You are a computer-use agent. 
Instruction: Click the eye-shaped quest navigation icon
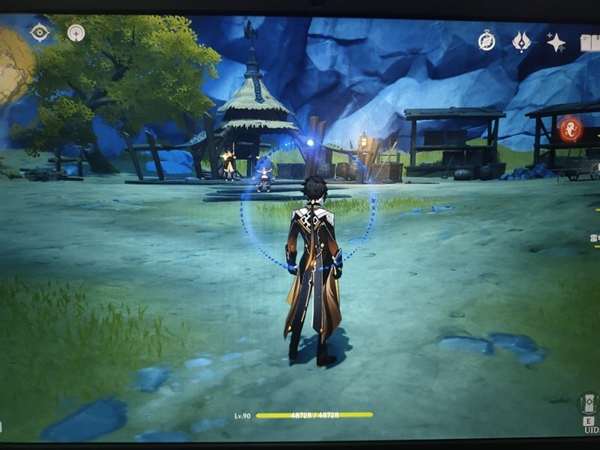(39, 32)
